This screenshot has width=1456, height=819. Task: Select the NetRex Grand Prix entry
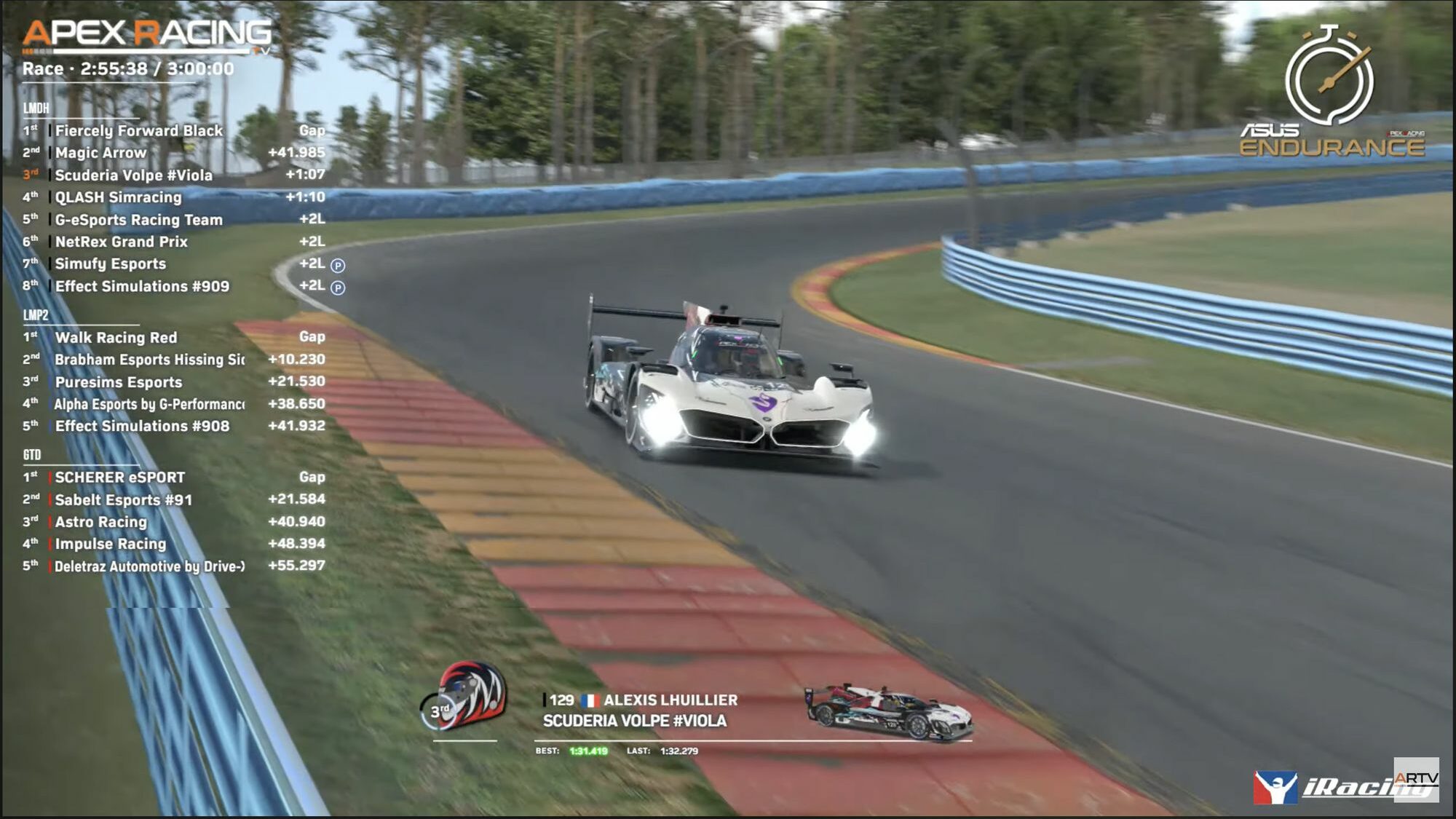point(122,242)
